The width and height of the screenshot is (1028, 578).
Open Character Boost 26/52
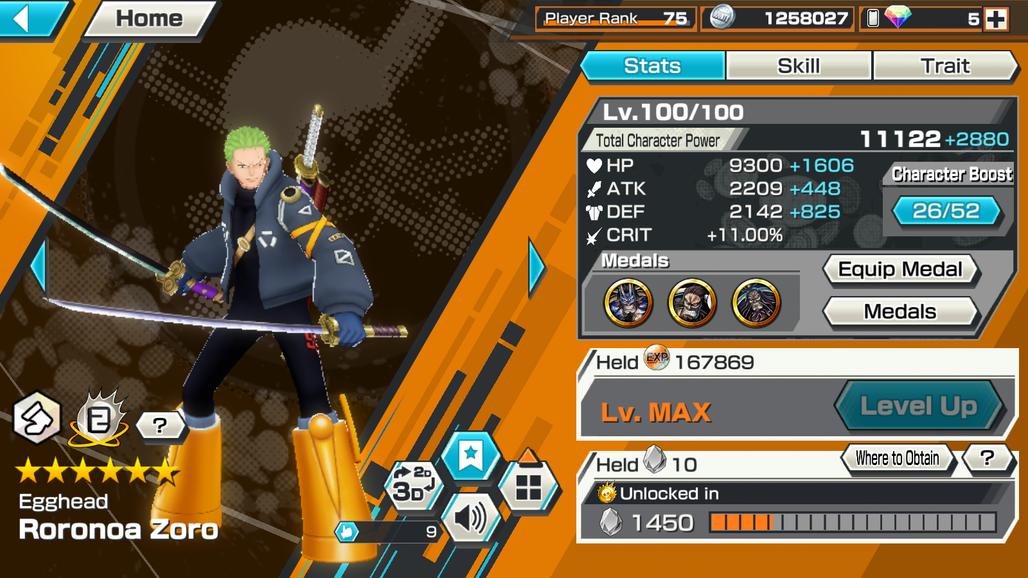tap(946, 211)
